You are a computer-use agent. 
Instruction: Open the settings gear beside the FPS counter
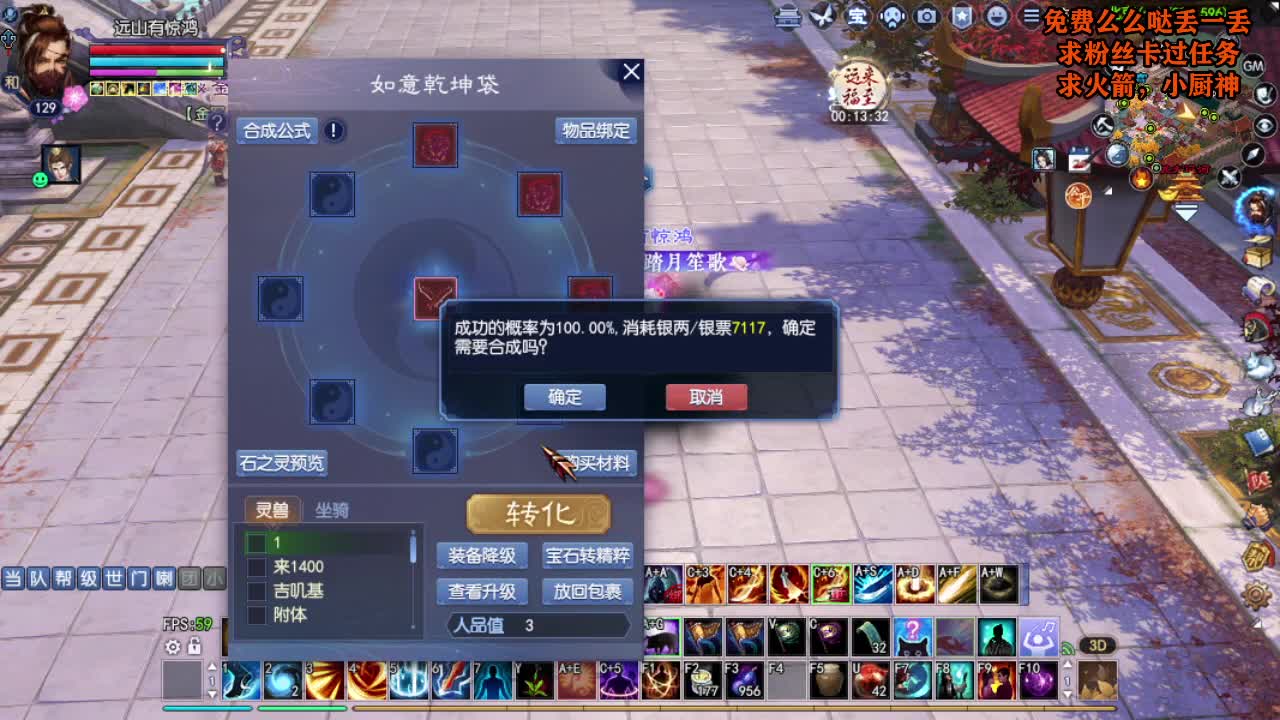tap(170, 648)
